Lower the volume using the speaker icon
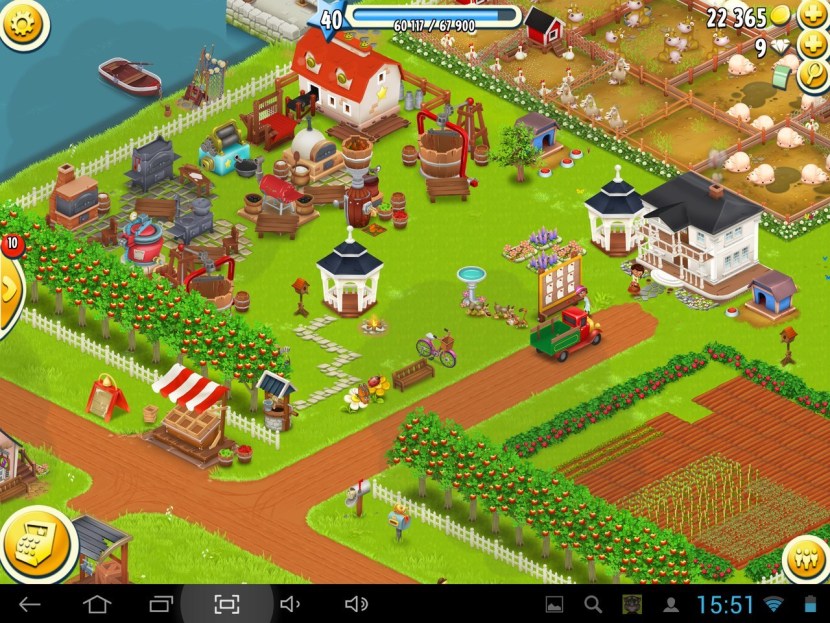The image size is (830, 623). [291, 604]
